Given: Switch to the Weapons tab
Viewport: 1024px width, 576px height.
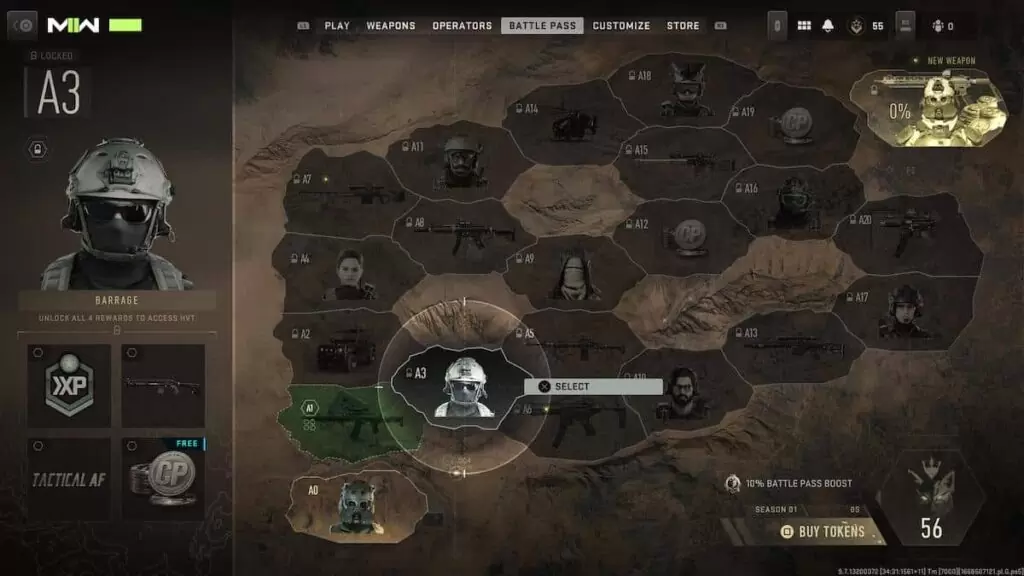Looking at the screenshot, I should (x=391, y=26).
